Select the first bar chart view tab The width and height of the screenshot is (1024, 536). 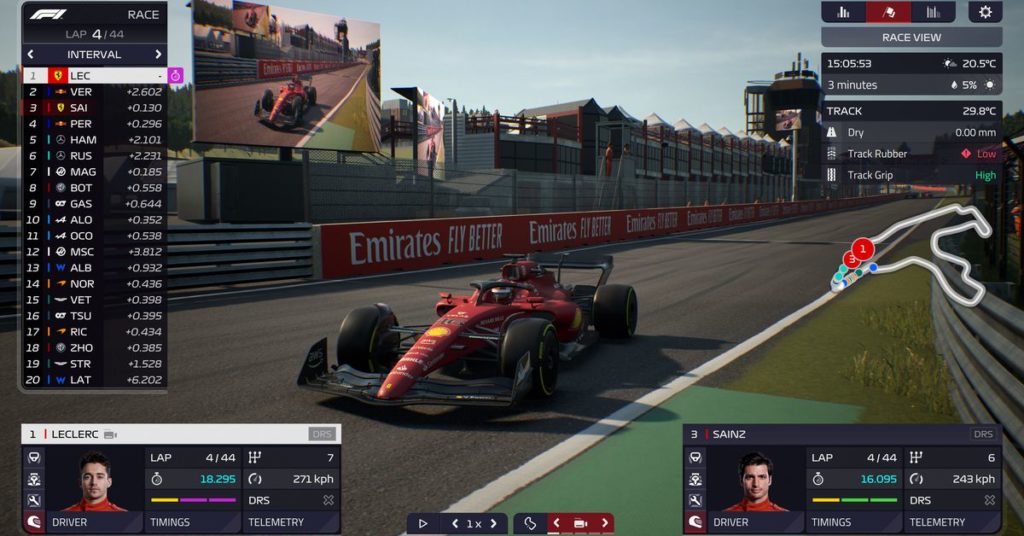[x=843, y=12]
